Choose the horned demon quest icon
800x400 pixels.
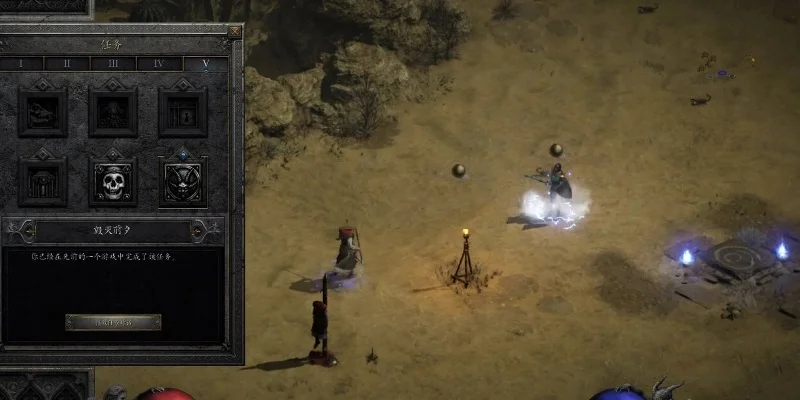tap(183, 182)
